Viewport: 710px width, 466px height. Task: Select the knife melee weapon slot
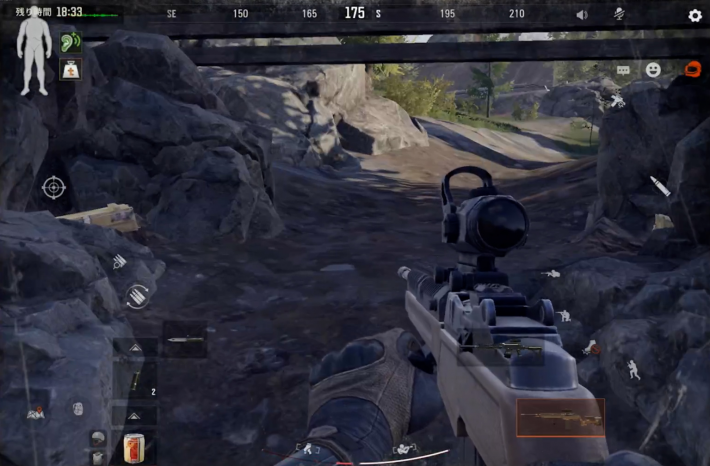tap(184, 340)
